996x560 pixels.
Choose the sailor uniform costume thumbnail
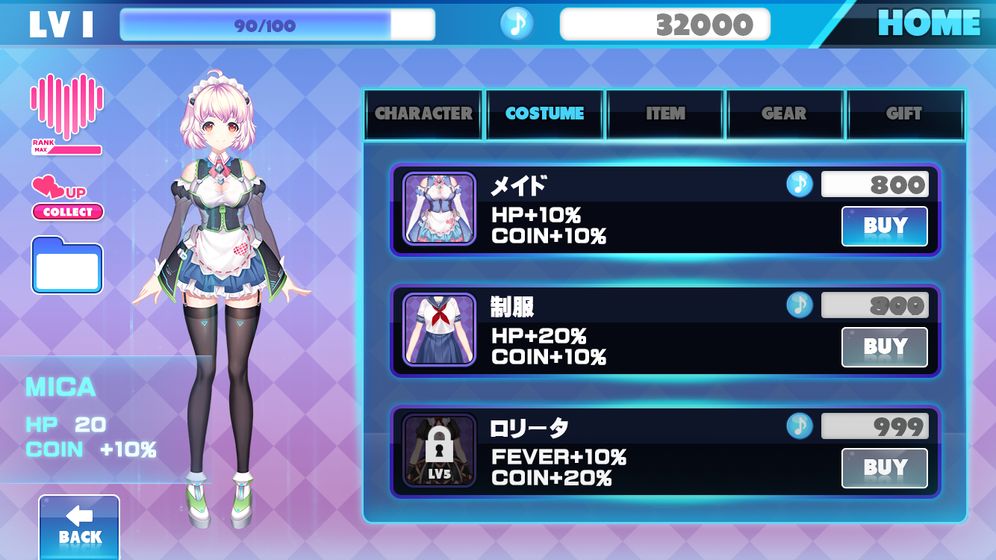439,329
